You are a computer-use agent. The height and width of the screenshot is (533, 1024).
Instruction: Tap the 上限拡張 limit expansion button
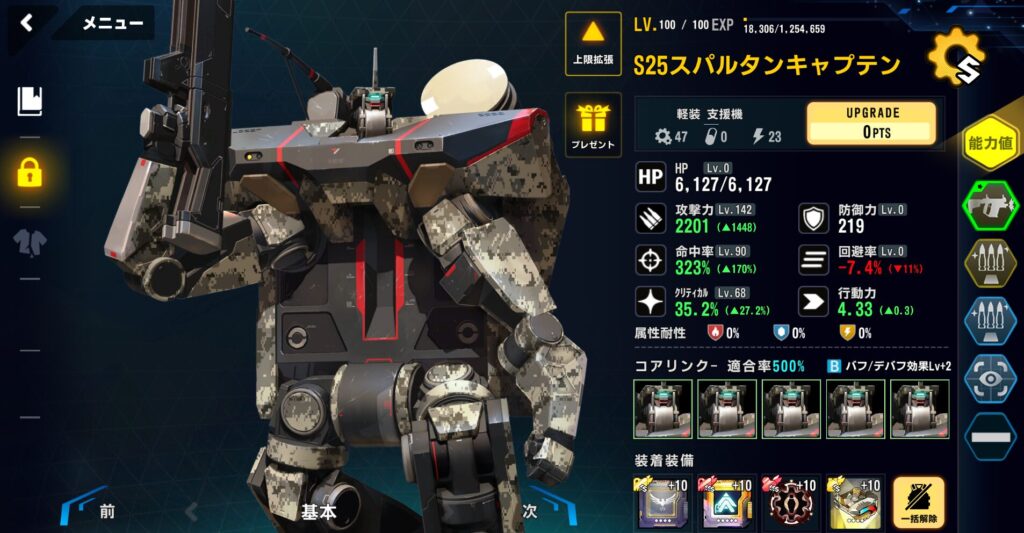coord(594,43)
